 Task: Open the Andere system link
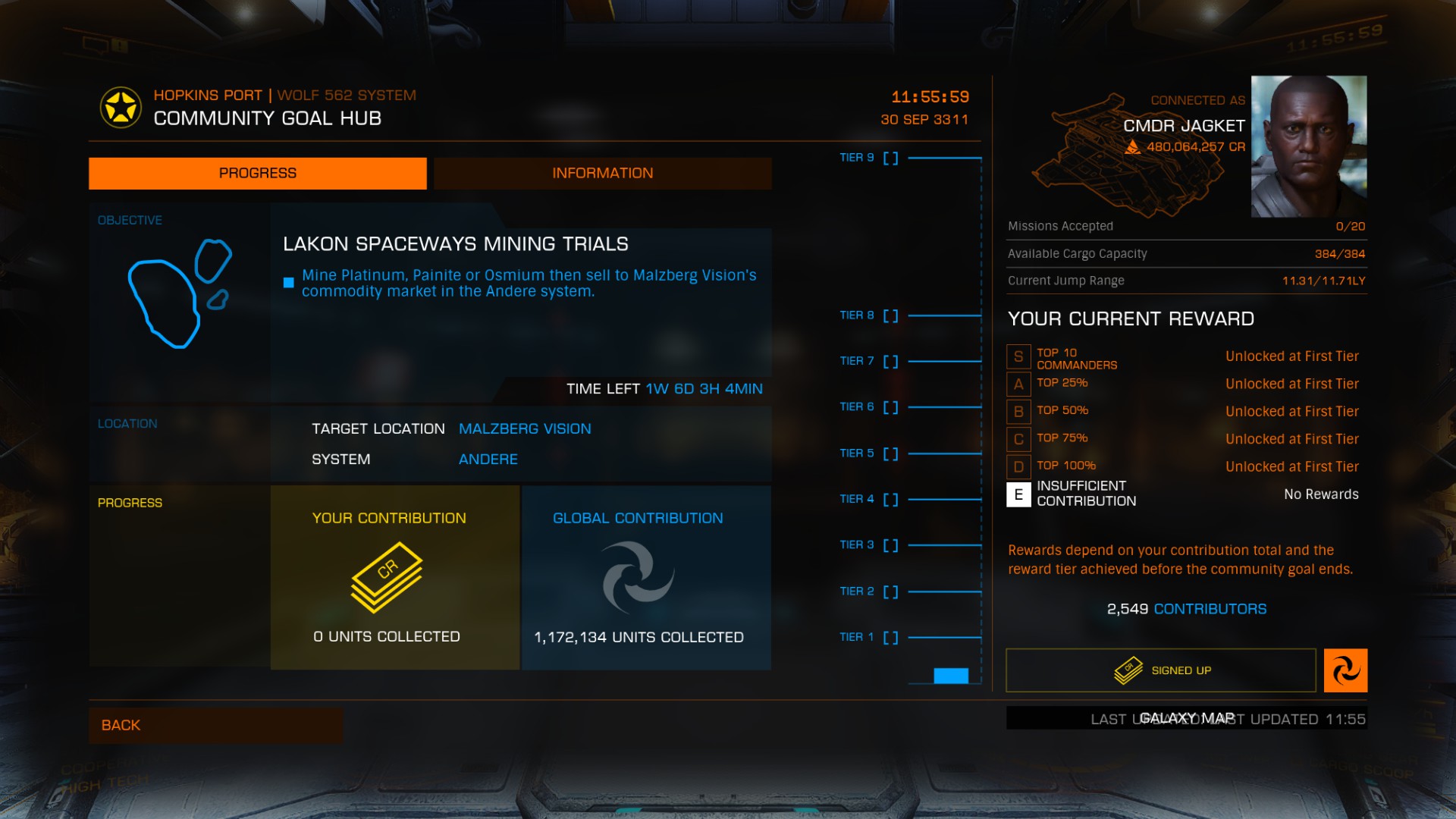click(488, 459)
